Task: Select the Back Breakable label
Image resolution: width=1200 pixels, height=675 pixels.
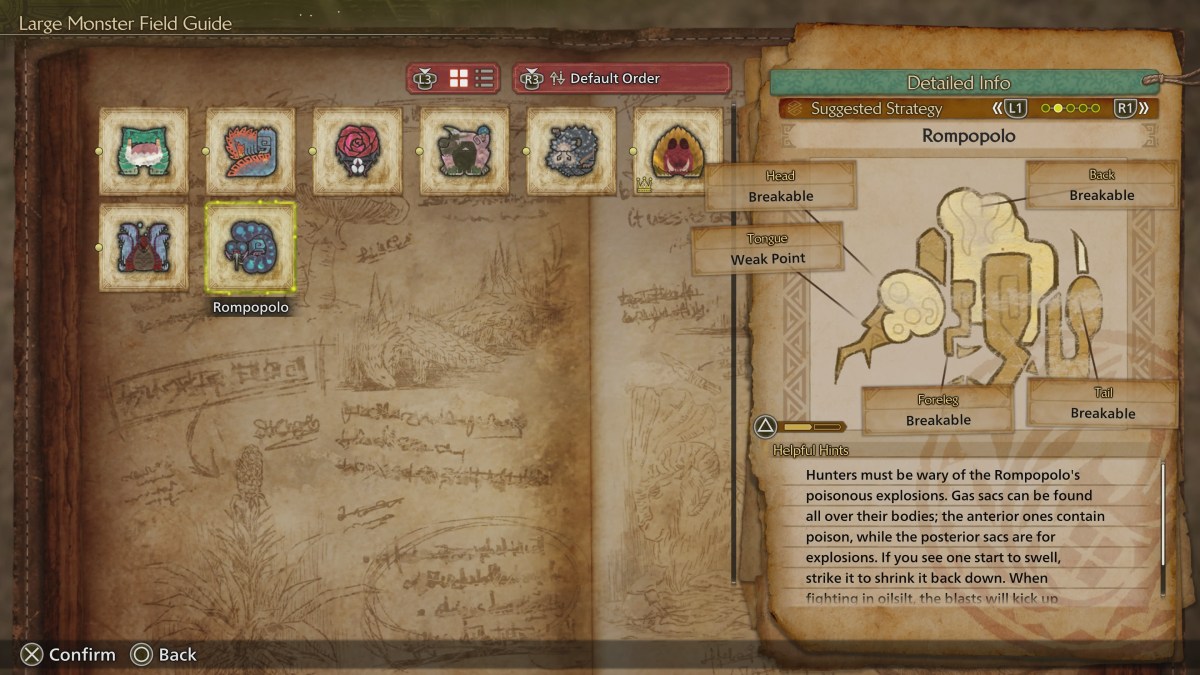Action: coord(1101,186)
